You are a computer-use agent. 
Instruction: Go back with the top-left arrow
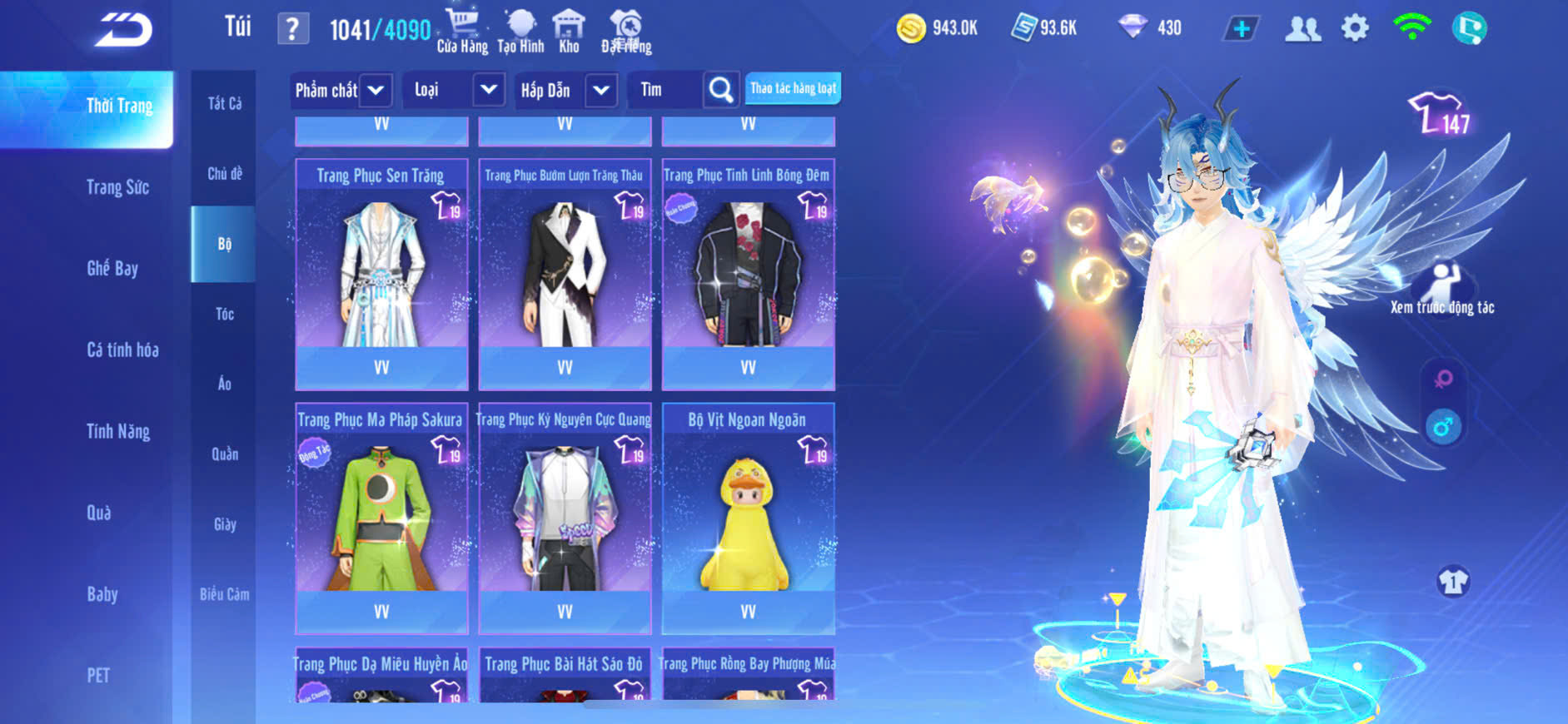[123, 30]
